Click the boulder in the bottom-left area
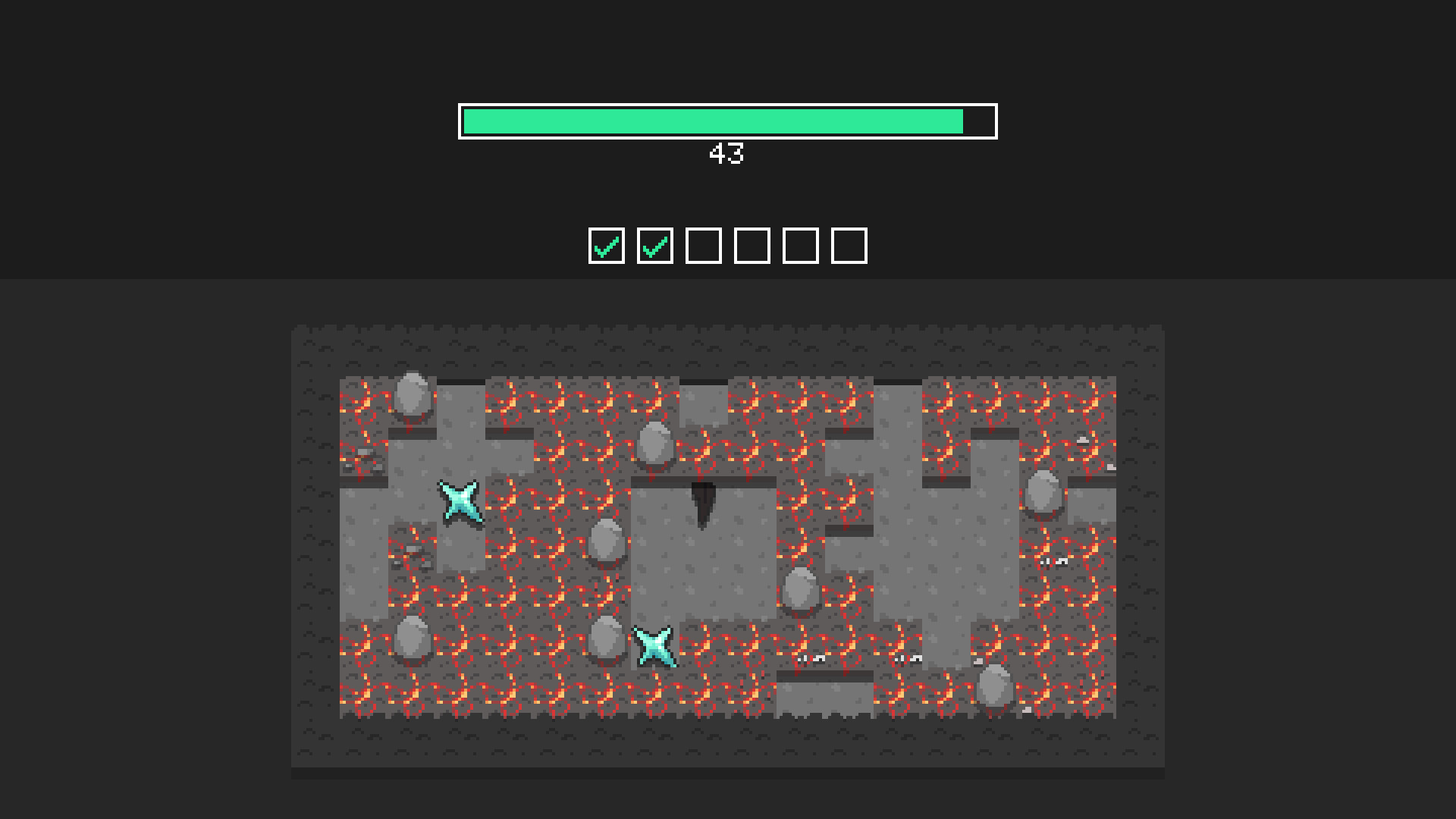1456x819 pixels. point(412,641)
